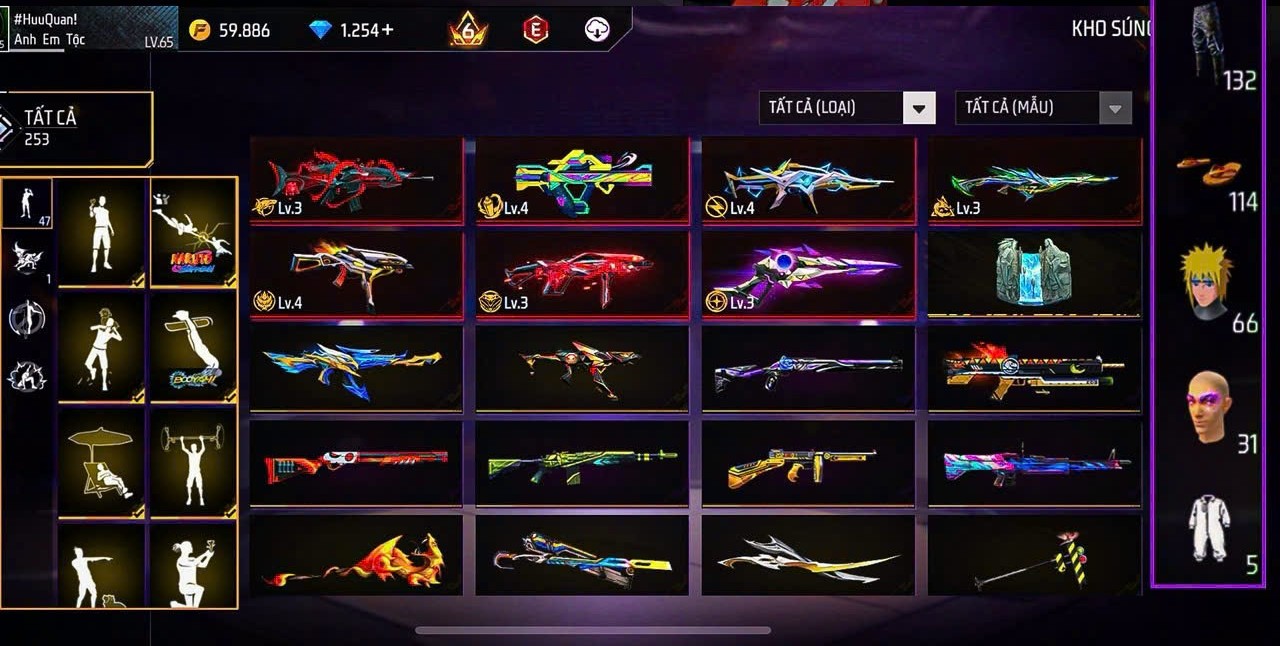Image resolution: width=1280 pixels, height=646 pixels.
Task: Pick the golden Thompson drum-magazine gun skin
Action: (x=808, y=464)
